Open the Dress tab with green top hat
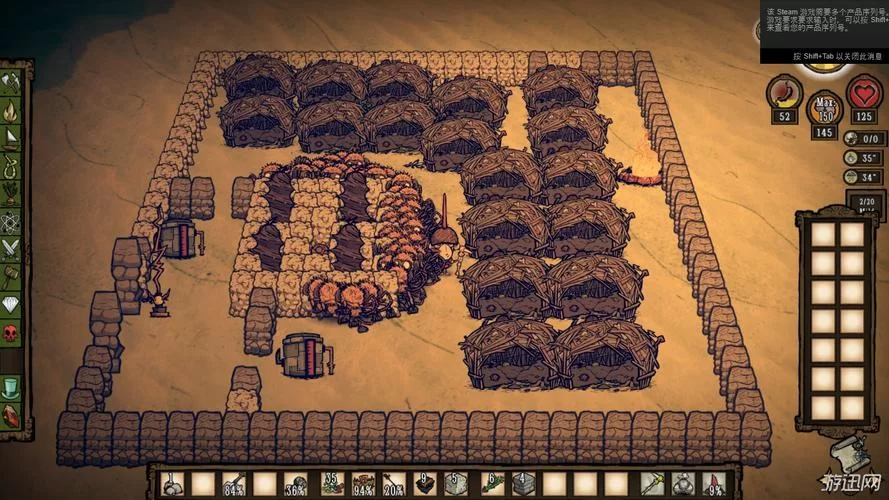Screen dimensions: 889x500 coord(11,386)
